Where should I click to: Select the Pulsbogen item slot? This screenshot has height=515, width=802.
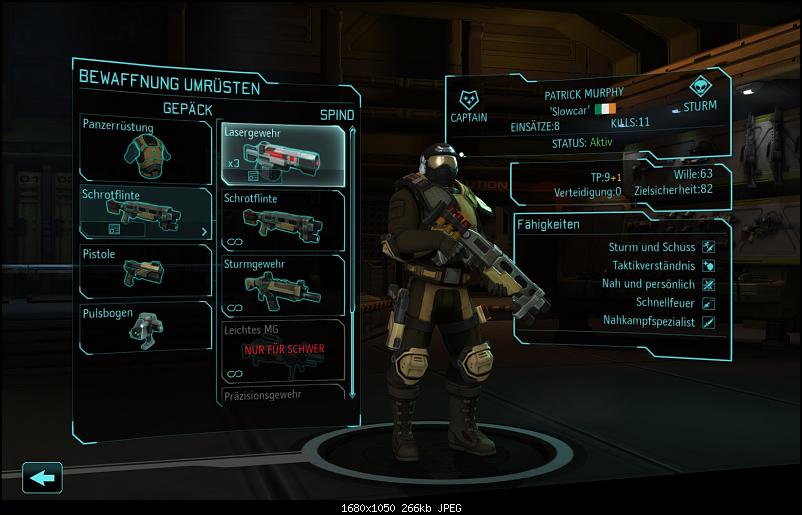[146, 329]
